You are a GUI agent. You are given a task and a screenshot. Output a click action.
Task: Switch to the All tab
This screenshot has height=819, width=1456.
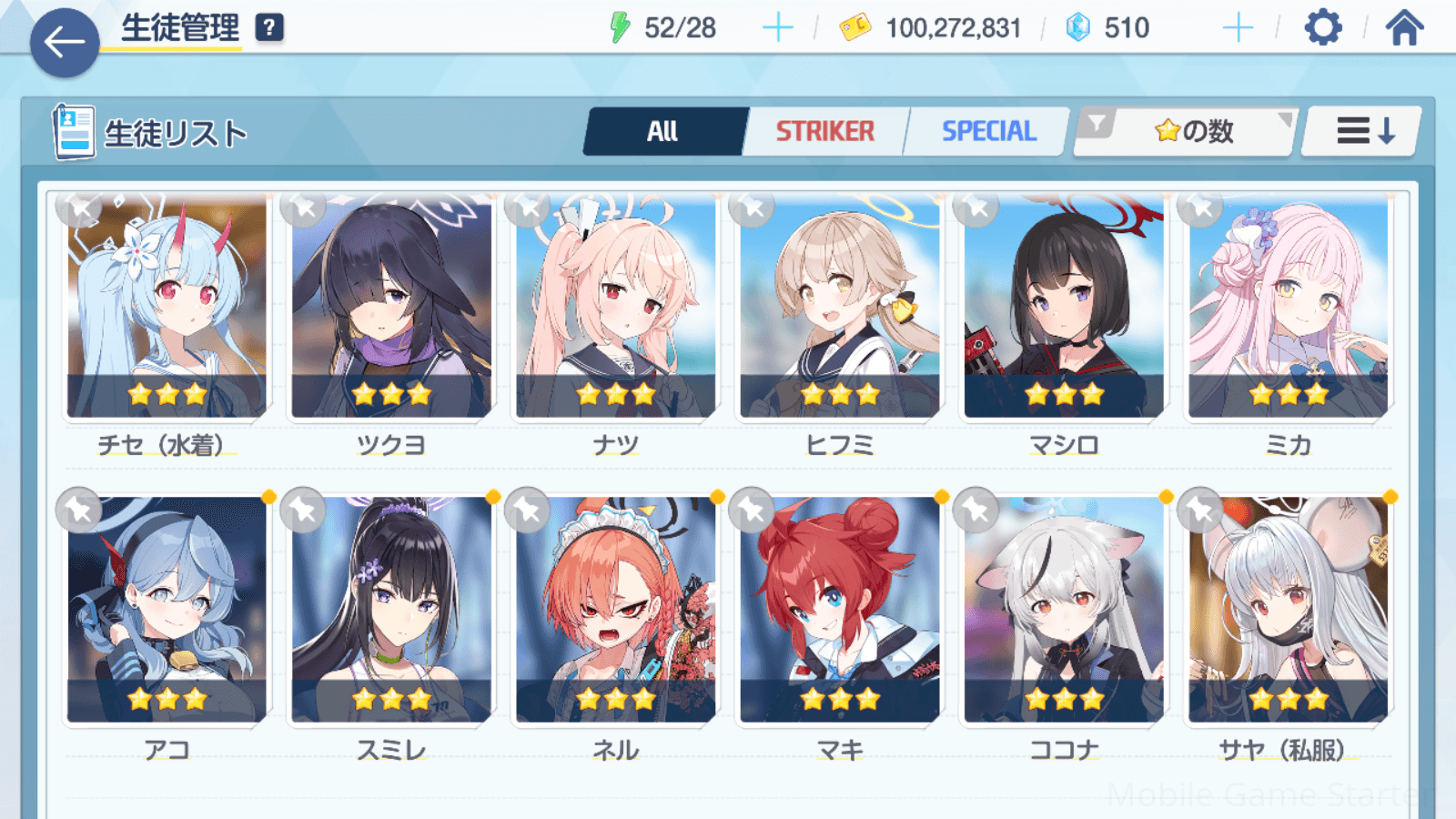click(662, 132)
